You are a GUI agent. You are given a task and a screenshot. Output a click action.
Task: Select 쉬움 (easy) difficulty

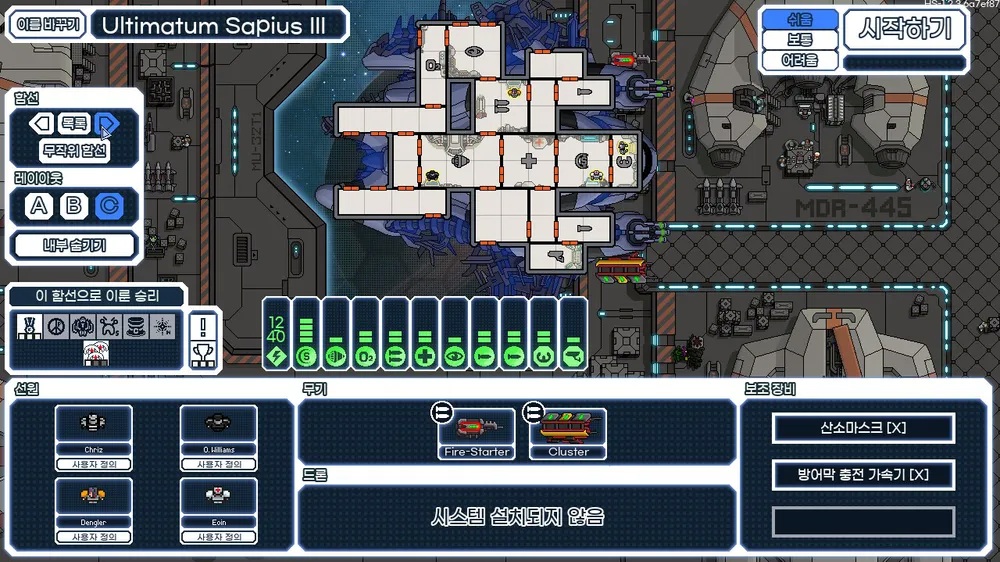point(799,19)
